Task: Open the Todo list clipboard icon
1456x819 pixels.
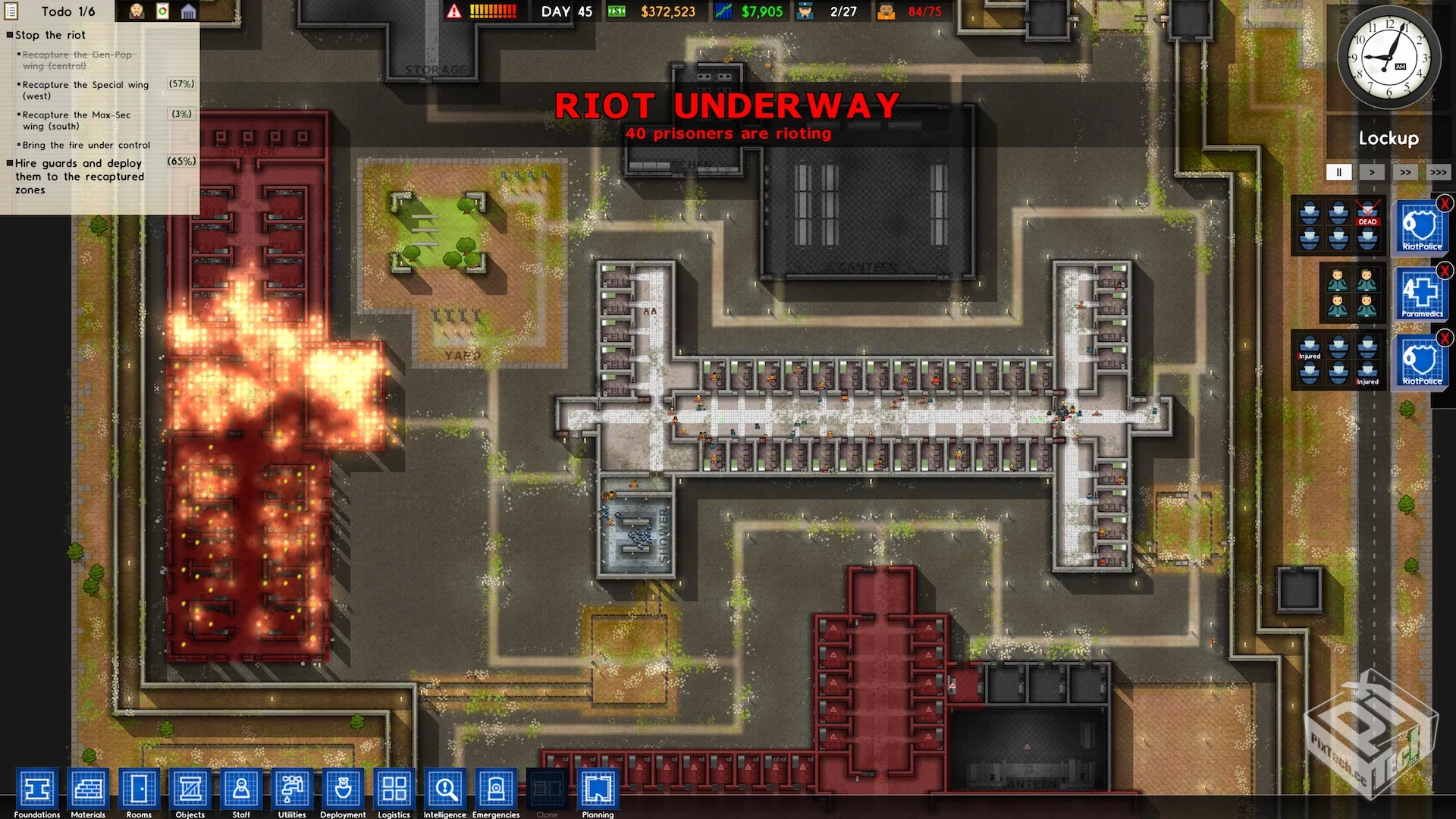Action: (x=11, y=11)
